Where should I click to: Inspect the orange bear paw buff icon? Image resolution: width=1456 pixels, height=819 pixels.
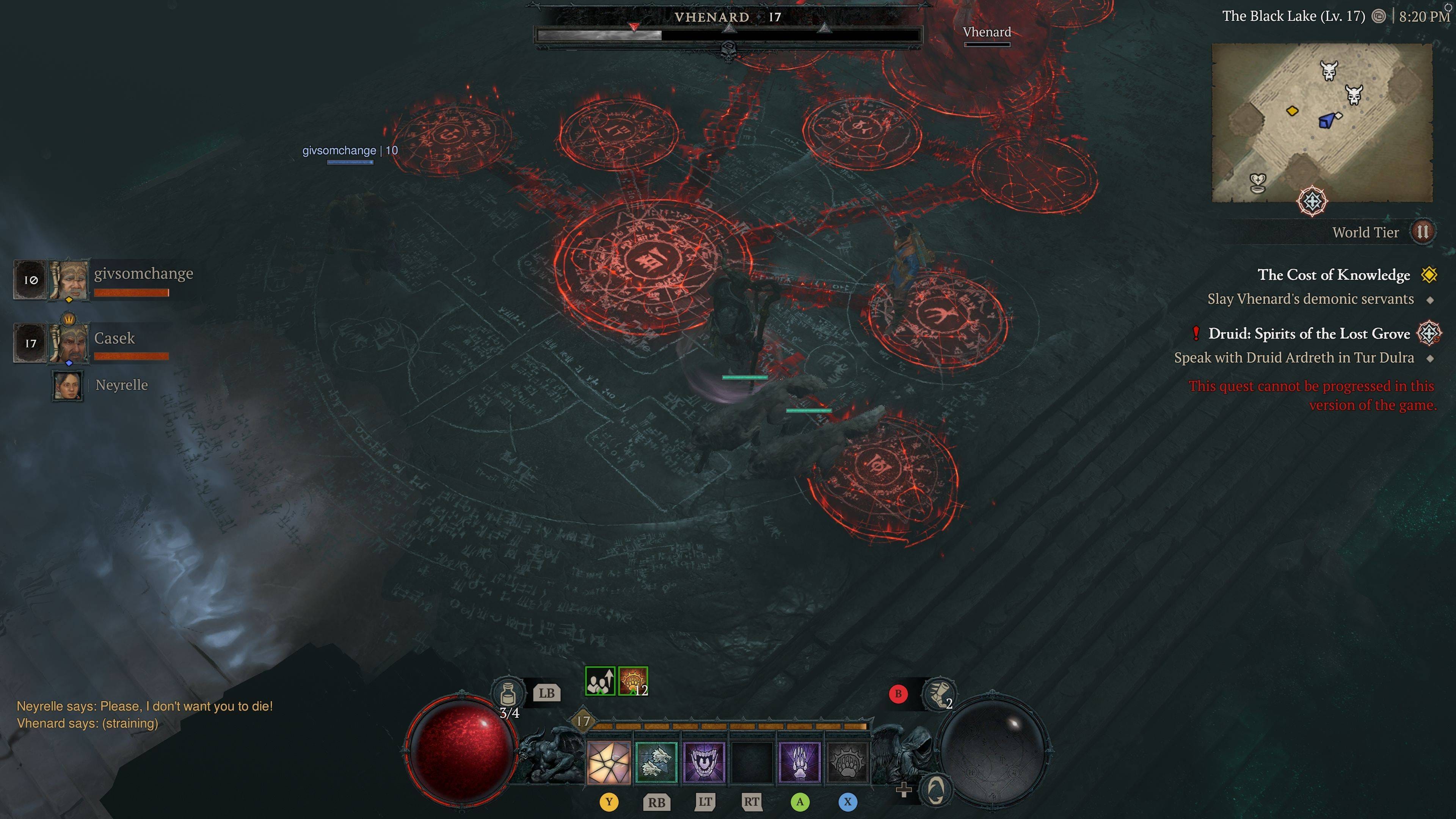(632, 681)
